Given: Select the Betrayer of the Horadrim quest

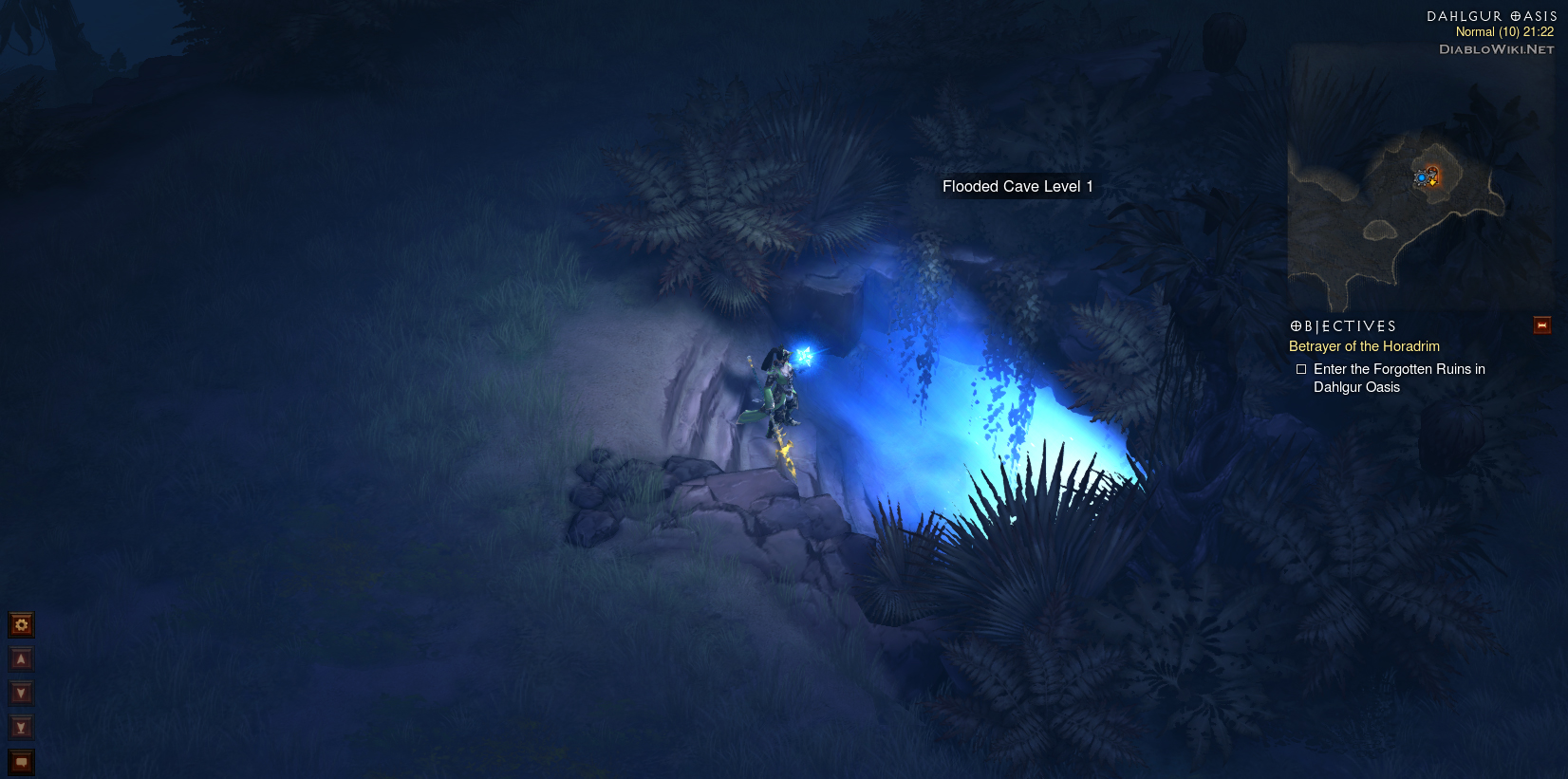Looking at the screenshot, I should coord(1364,346).
